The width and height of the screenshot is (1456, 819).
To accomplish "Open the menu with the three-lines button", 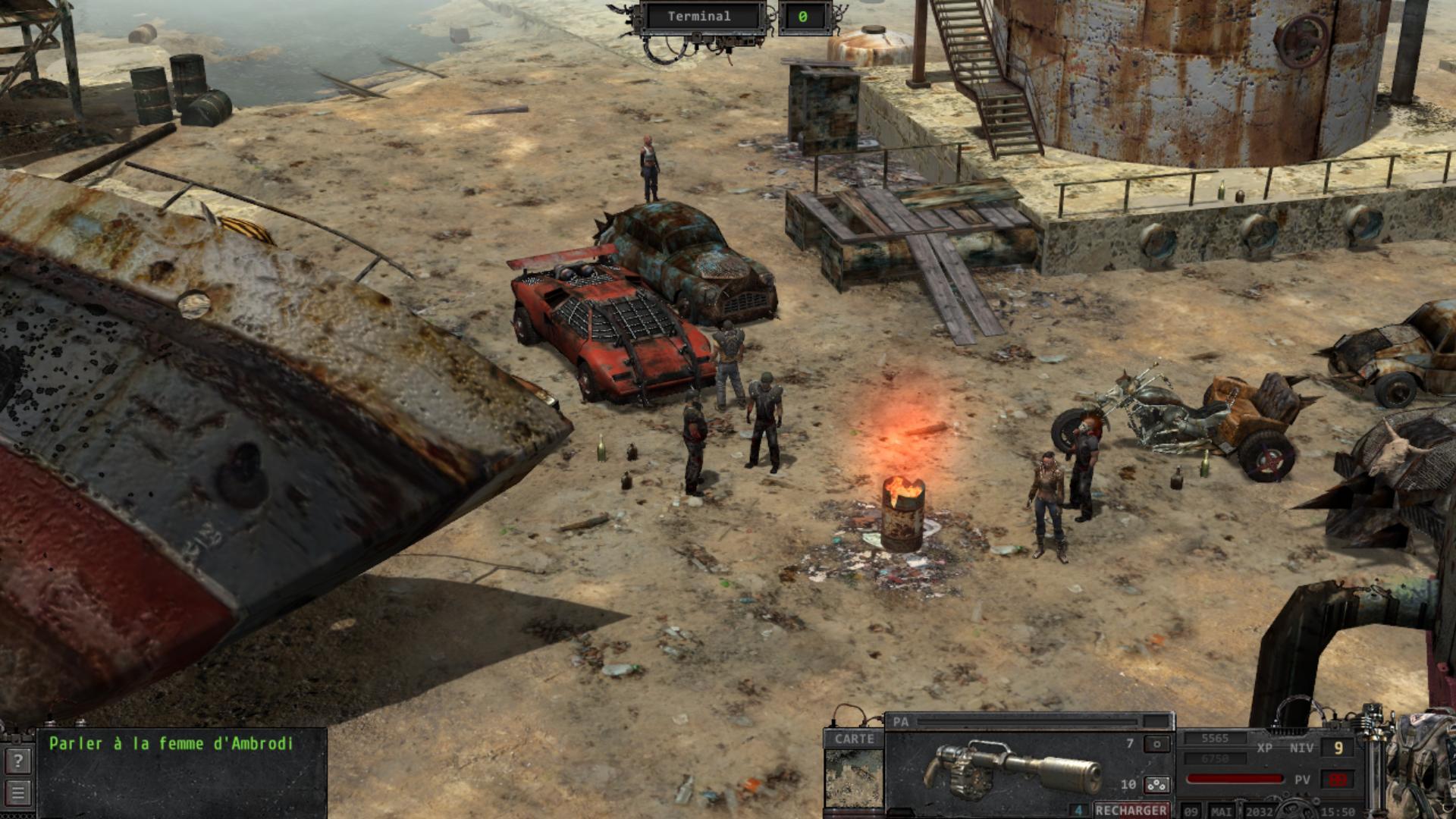I will click(x=19, y=793).
